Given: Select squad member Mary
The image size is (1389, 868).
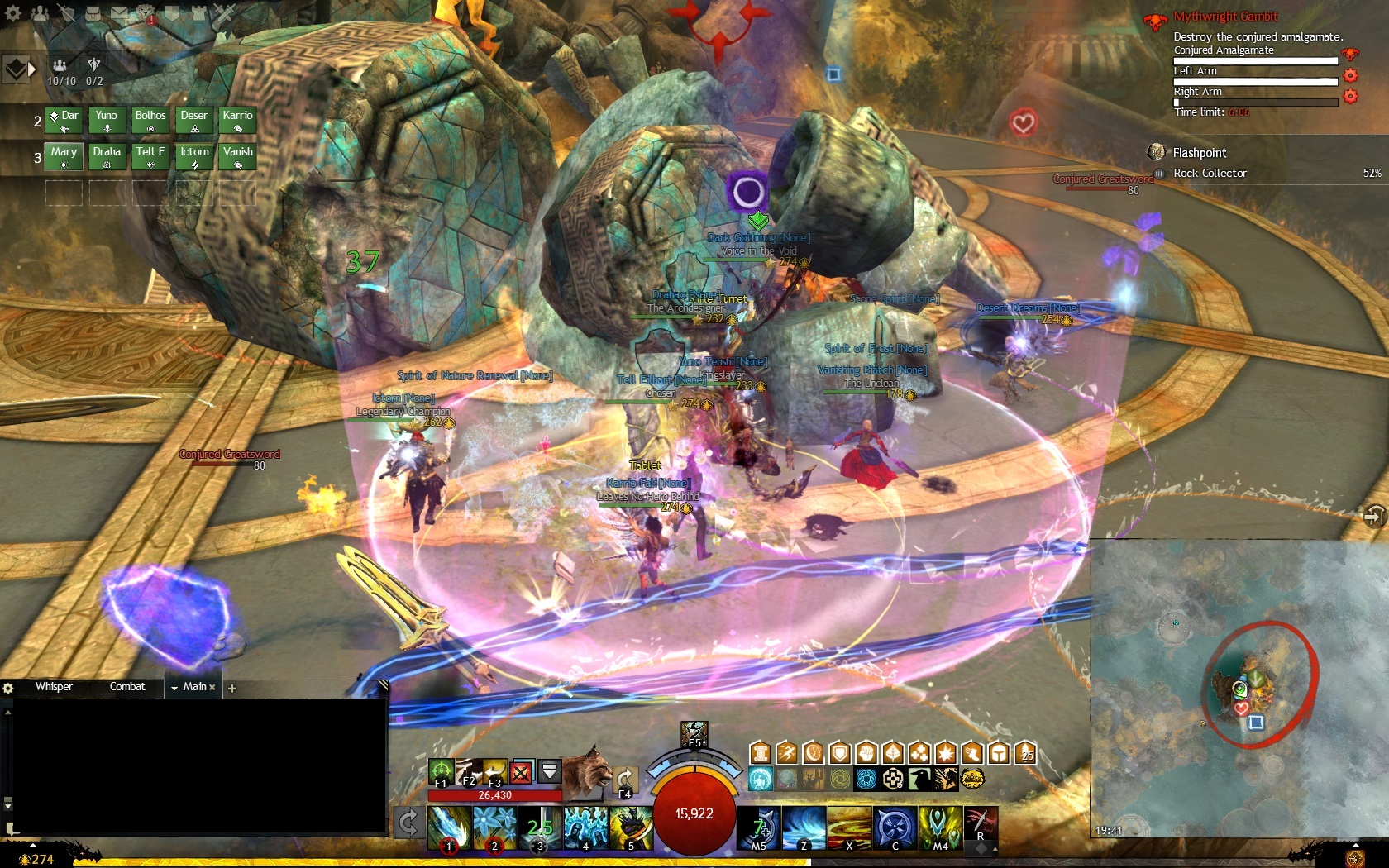Looking at the screenshot, I should [x=64, y=155].
